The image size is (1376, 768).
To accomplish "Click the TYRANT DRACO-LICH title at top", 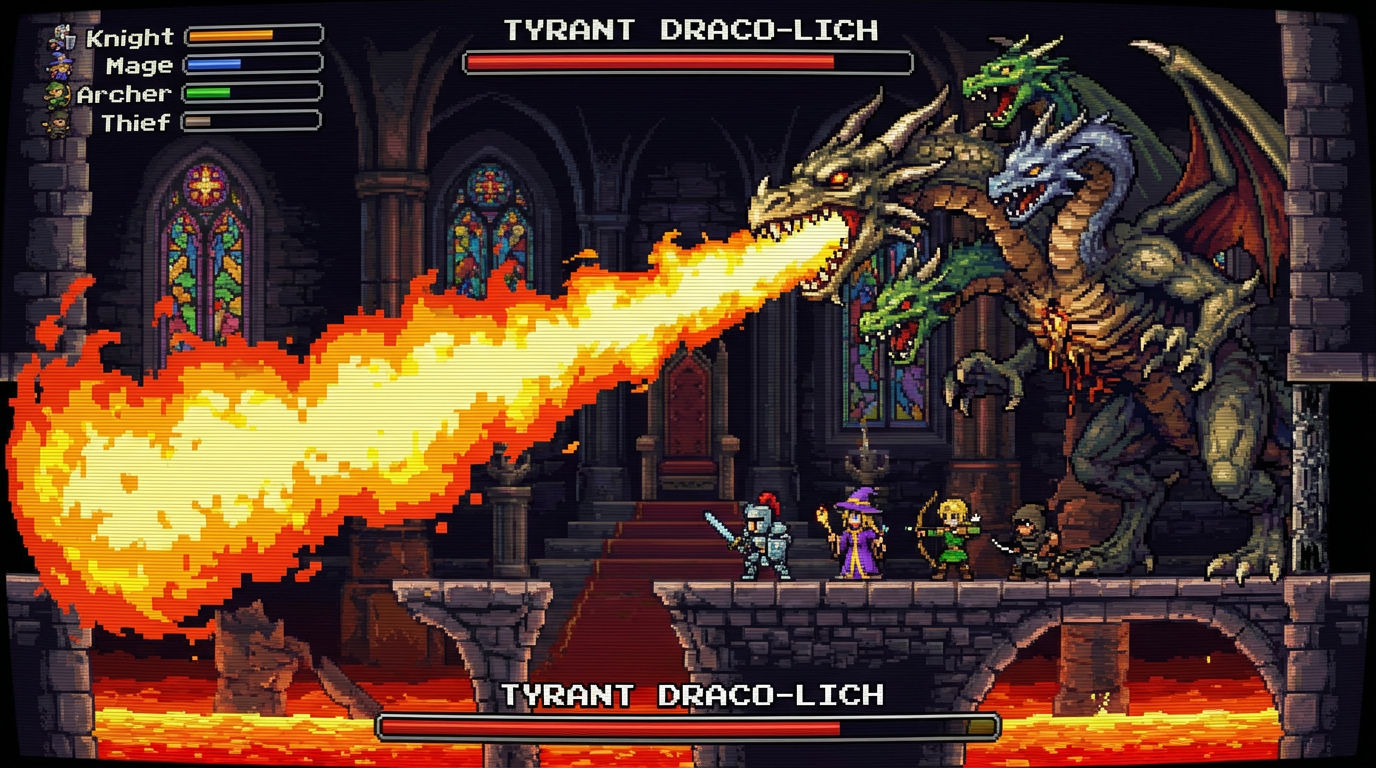I will [x=688, y=29].
